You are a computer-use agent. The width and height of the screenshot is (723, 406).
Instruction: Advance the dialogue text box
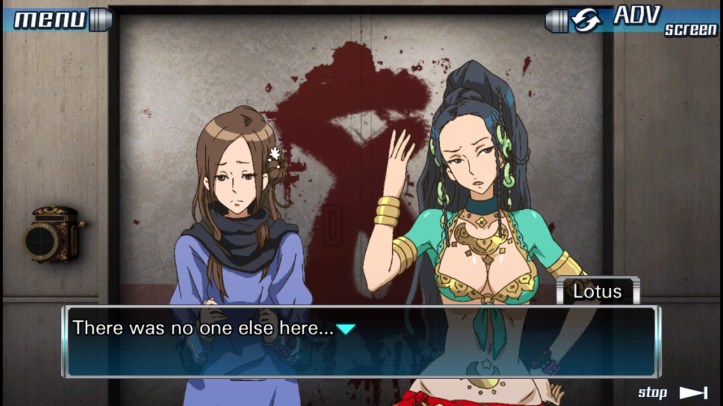(360, 340)
